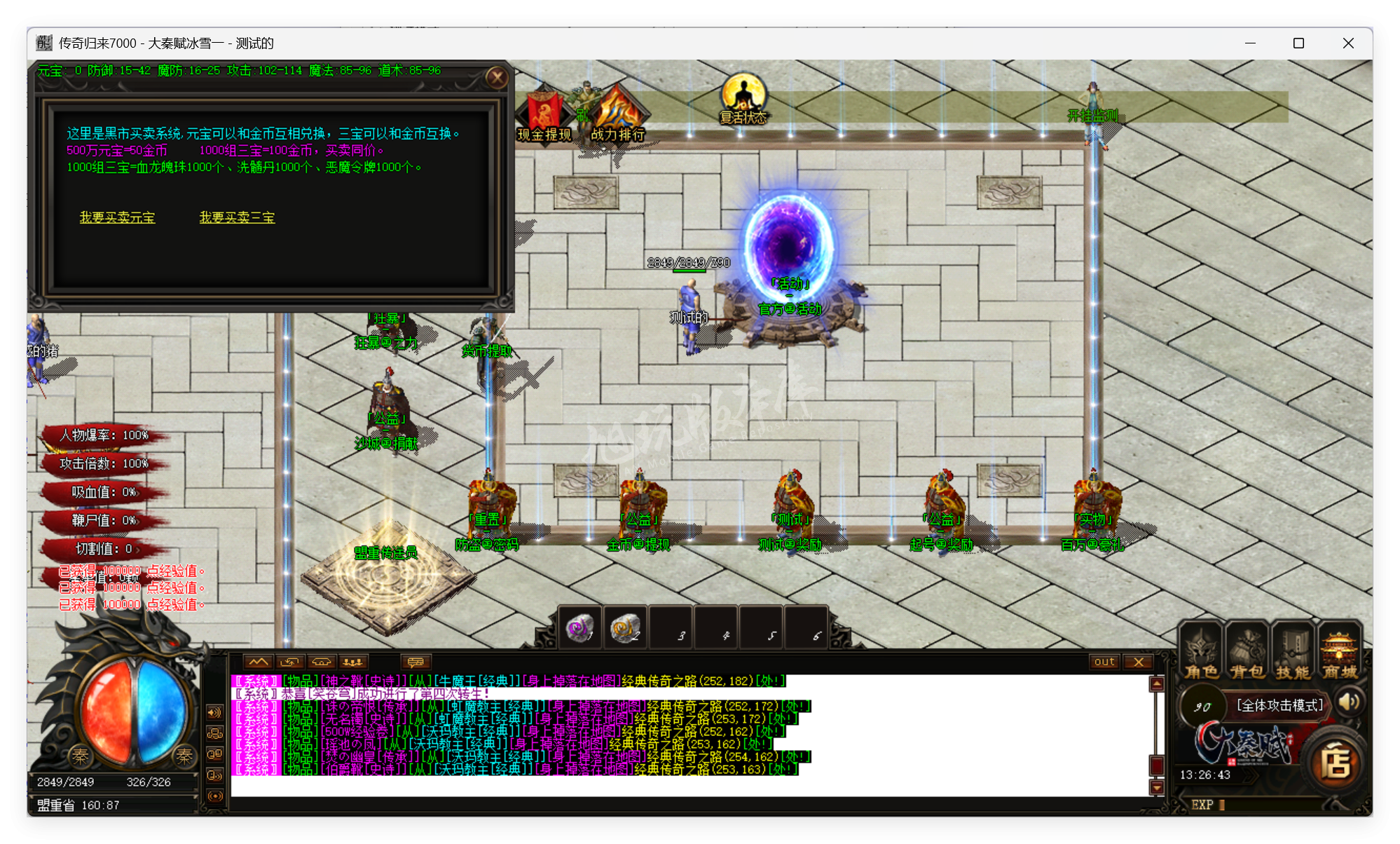
Task: Open the 商城 mall shop
Action: 1339,652
